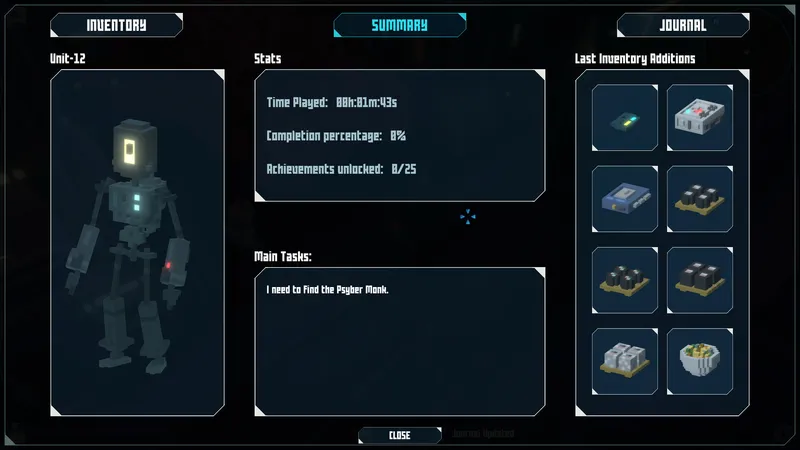800x450 pixels.
Task: Switch to the Summary tab
Action: coord(399,25)
